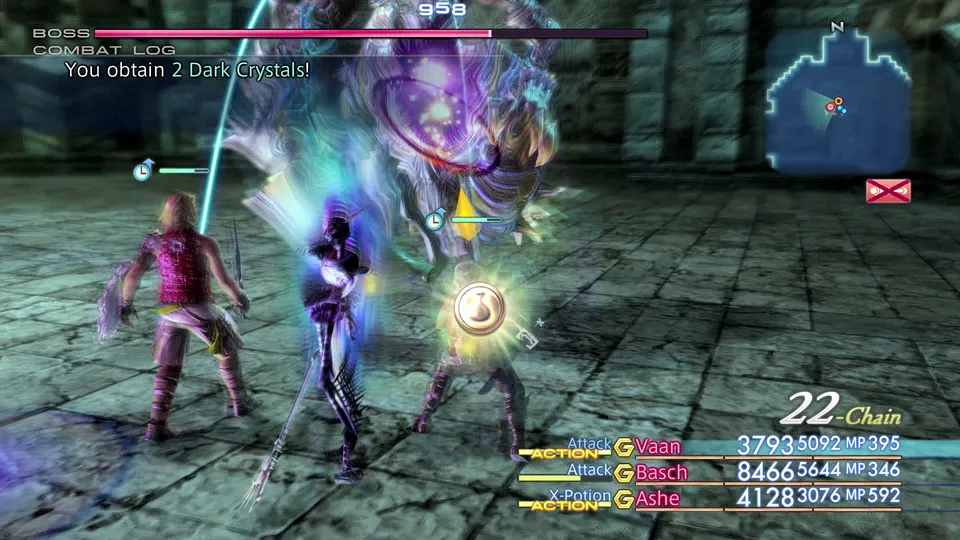Select Basch in the party list
The height and width of the screenshot is (540, 960).
(x=661, y=472)
